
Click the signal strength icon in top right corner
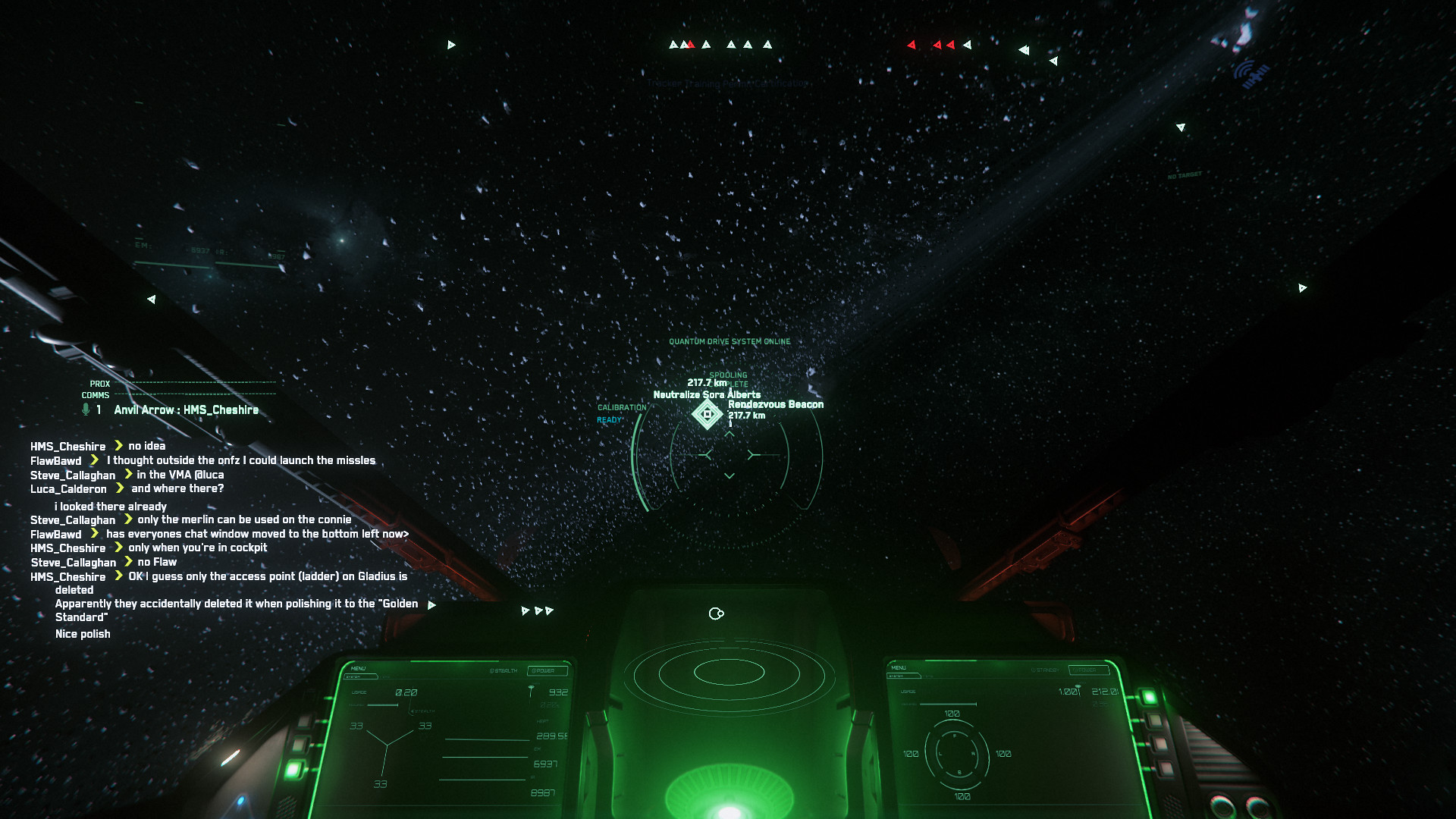[1251, 74]
